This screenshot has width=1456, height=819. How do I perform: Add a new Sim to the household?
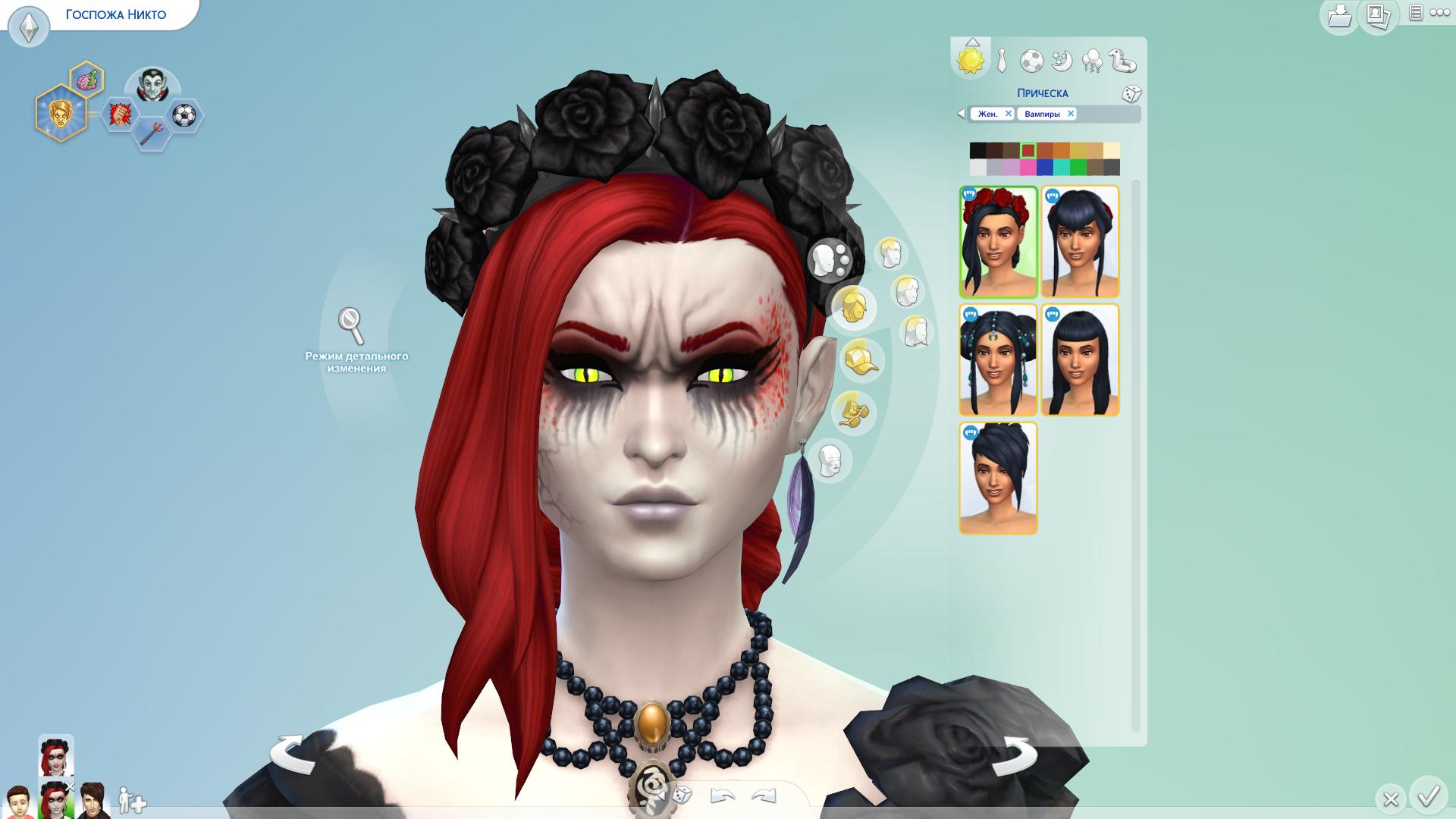[132, 801]
